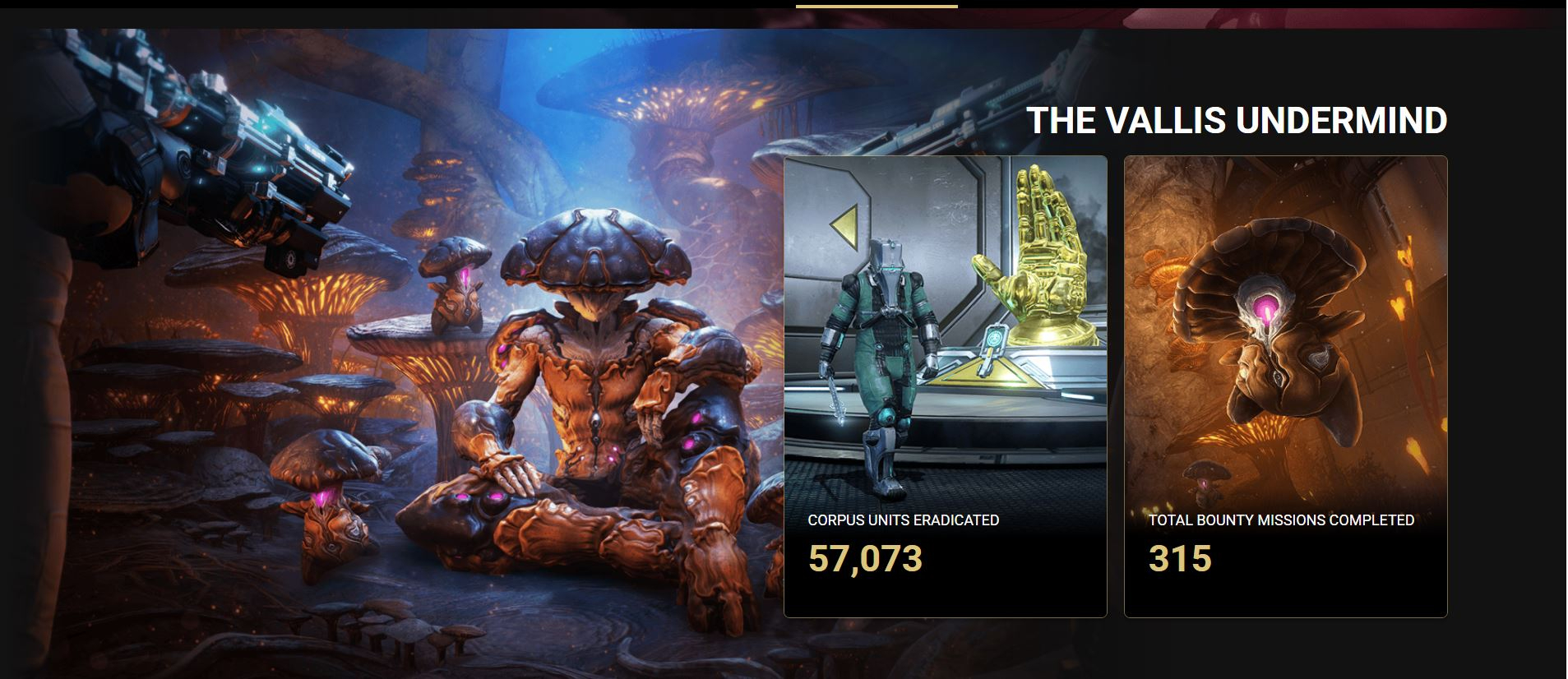The image size is (1568, 679).
Task: Open the Total Bounty Missions Completed card
Action: pos(1284,386)
